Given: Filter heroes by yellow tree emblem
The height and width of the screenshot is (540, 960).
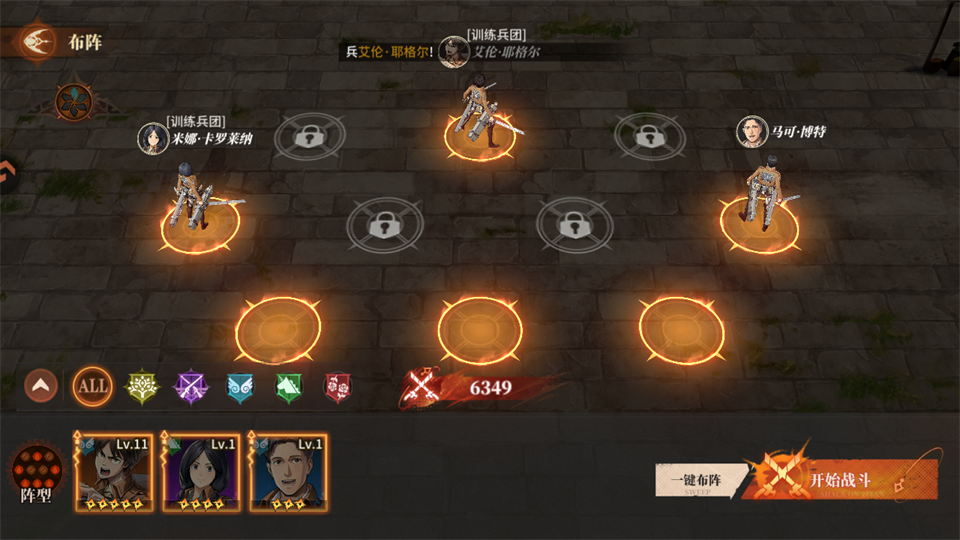Looking at the screenshot, I should tap(142, 386).
